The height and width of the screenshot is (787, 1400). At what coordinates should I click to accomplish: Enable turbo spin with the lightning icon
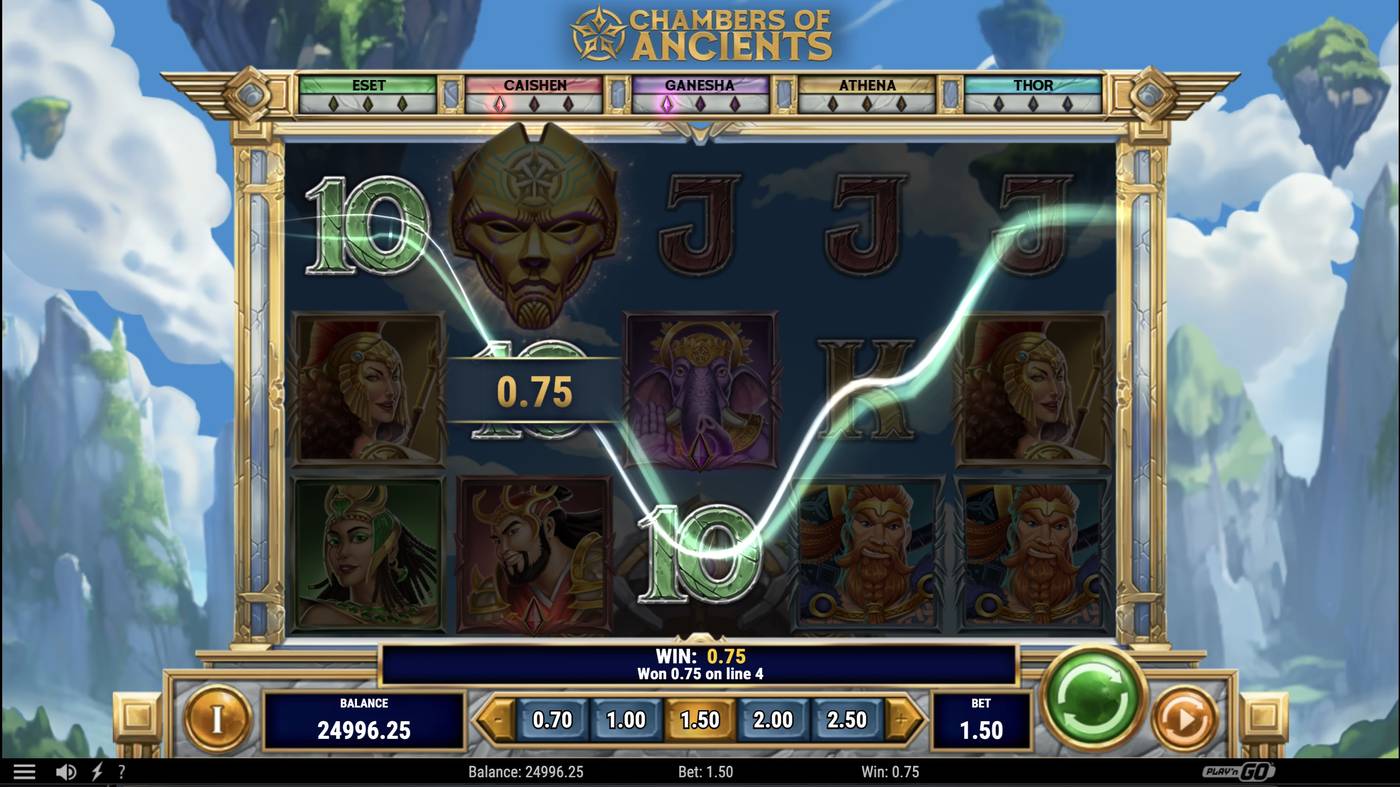(x=96, y=771)
